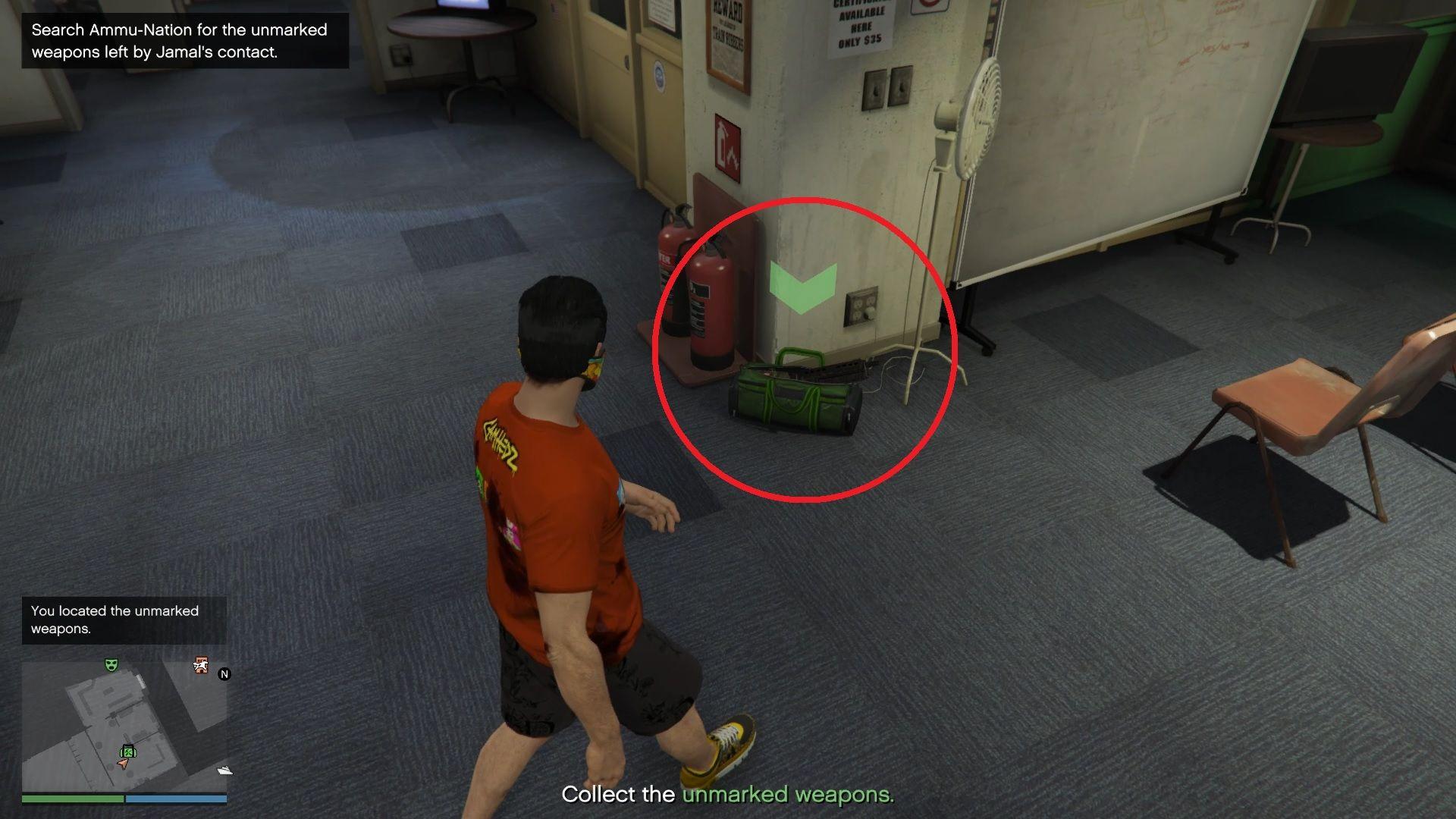
Task: Click the green health bar under the minimap
Action: [x=74, y=799]
